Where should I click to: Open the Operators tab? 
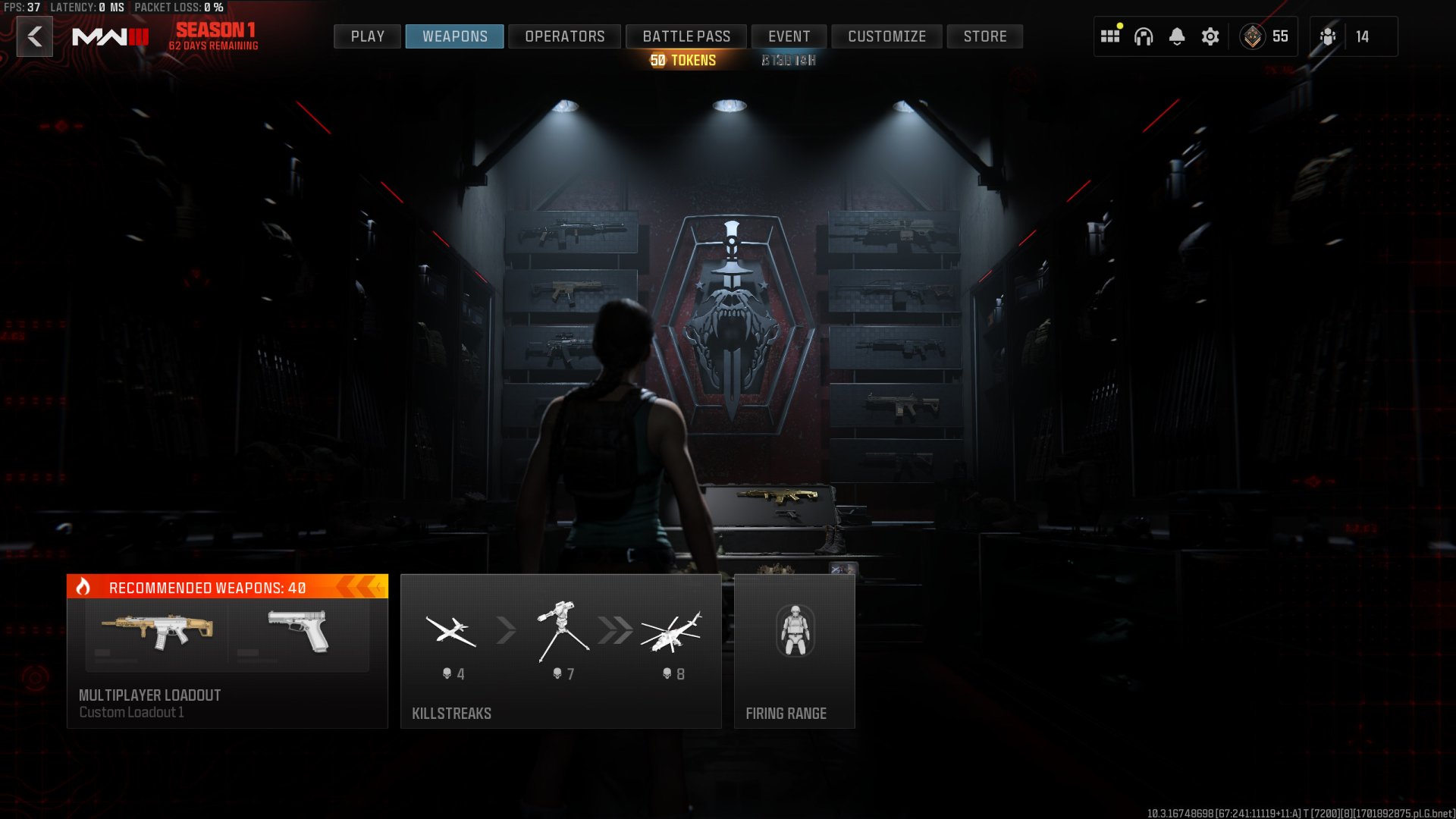click(x=564, y=36)
